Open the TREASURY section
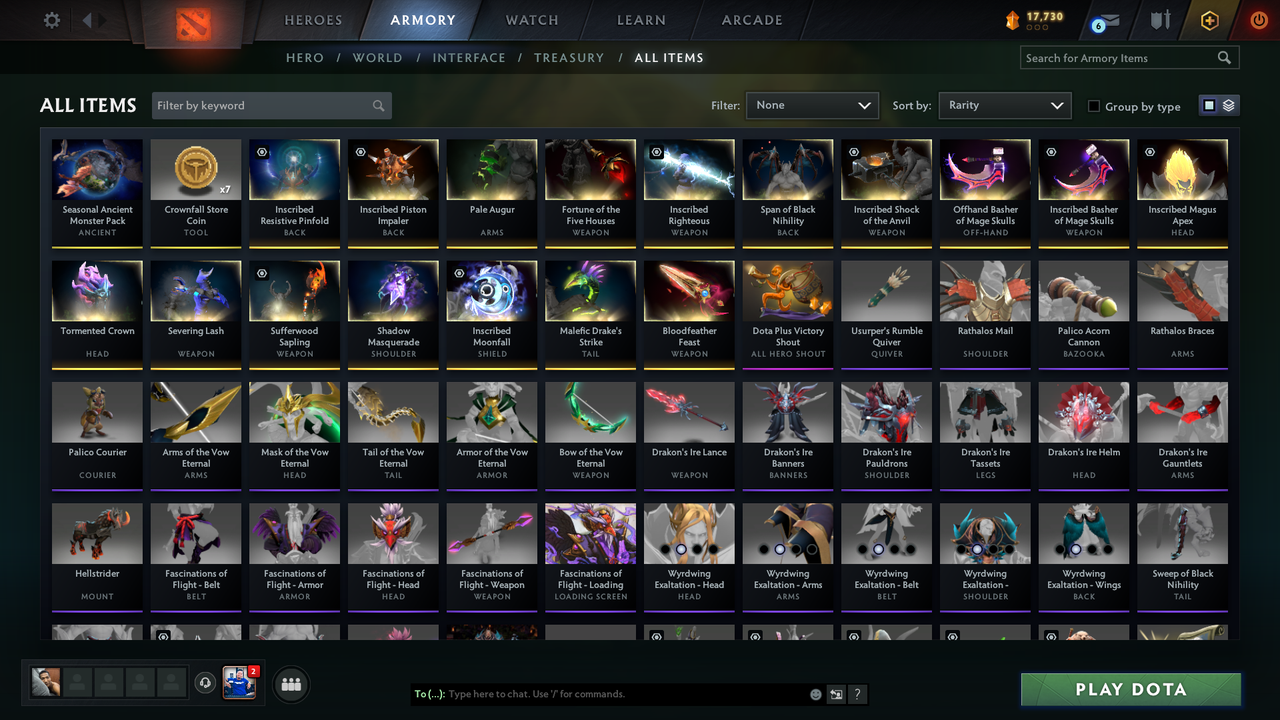Image resolution: width=1280 pixels, height=720 pixels. pyautogui.click(x=569, y=58)
